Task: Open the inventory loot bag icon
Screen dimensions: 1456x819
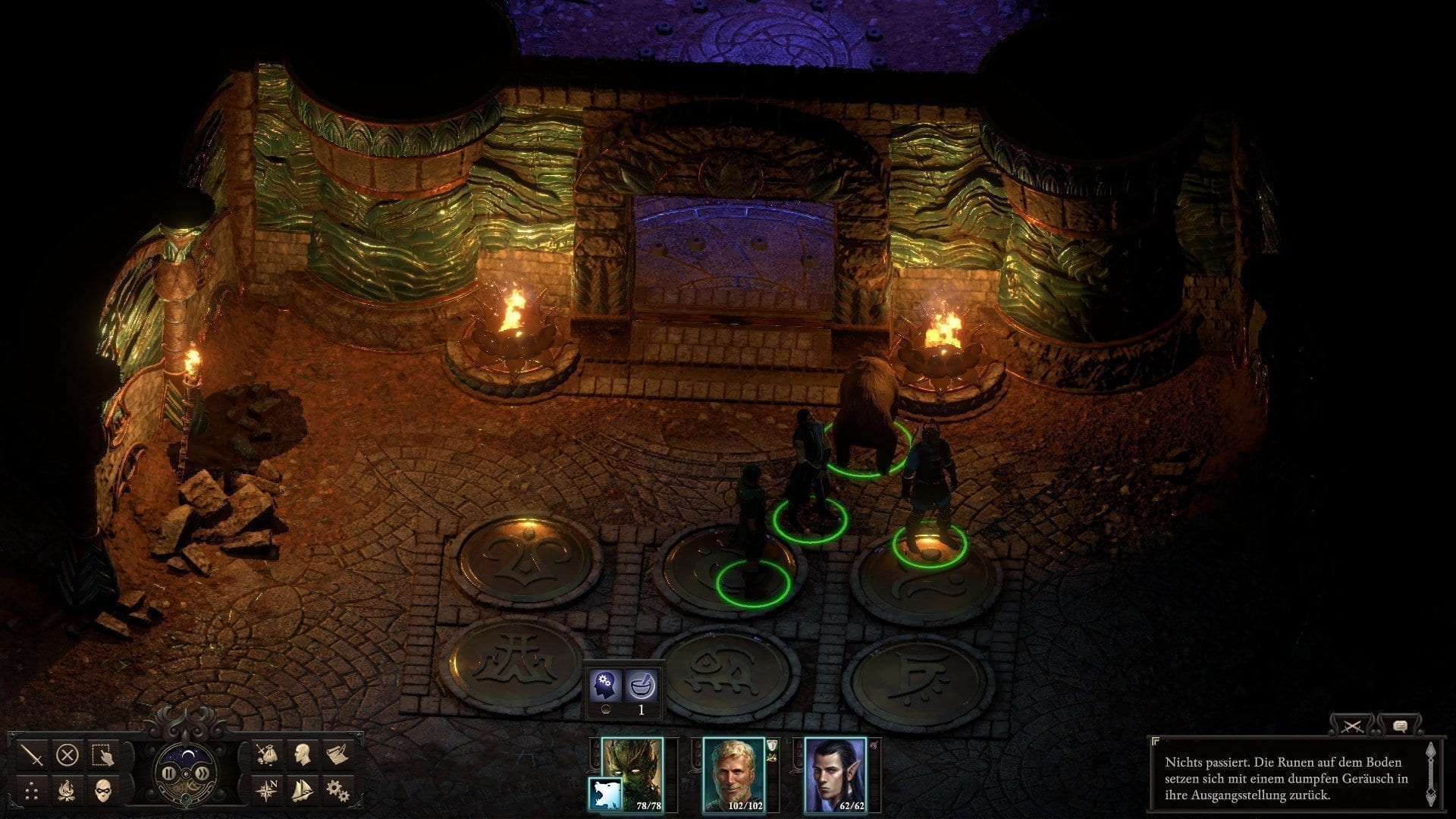Action: 266,755
